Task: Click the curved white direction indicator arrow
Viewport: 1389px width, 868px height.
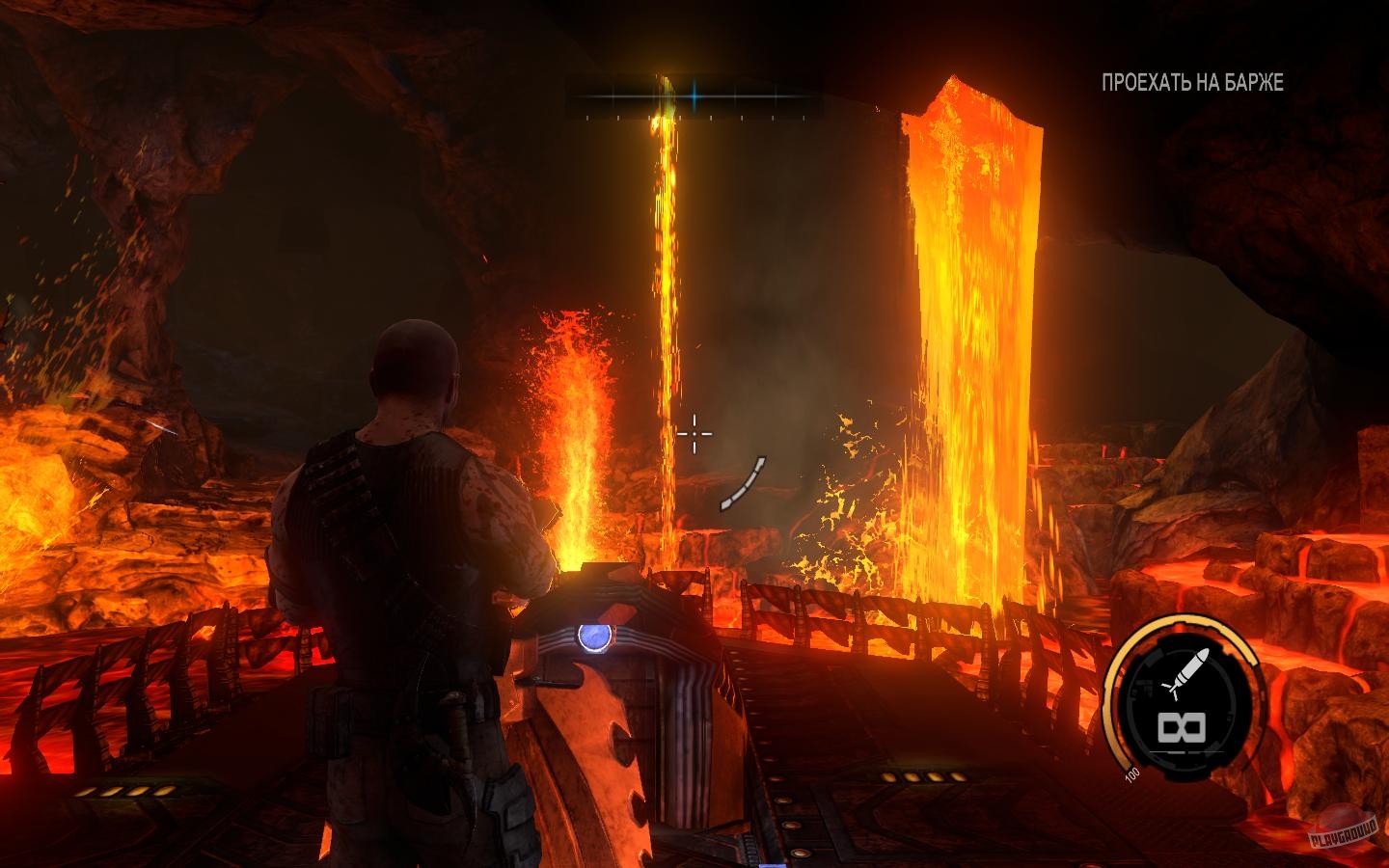Action: pyautogui.click(x=743, y=482)
